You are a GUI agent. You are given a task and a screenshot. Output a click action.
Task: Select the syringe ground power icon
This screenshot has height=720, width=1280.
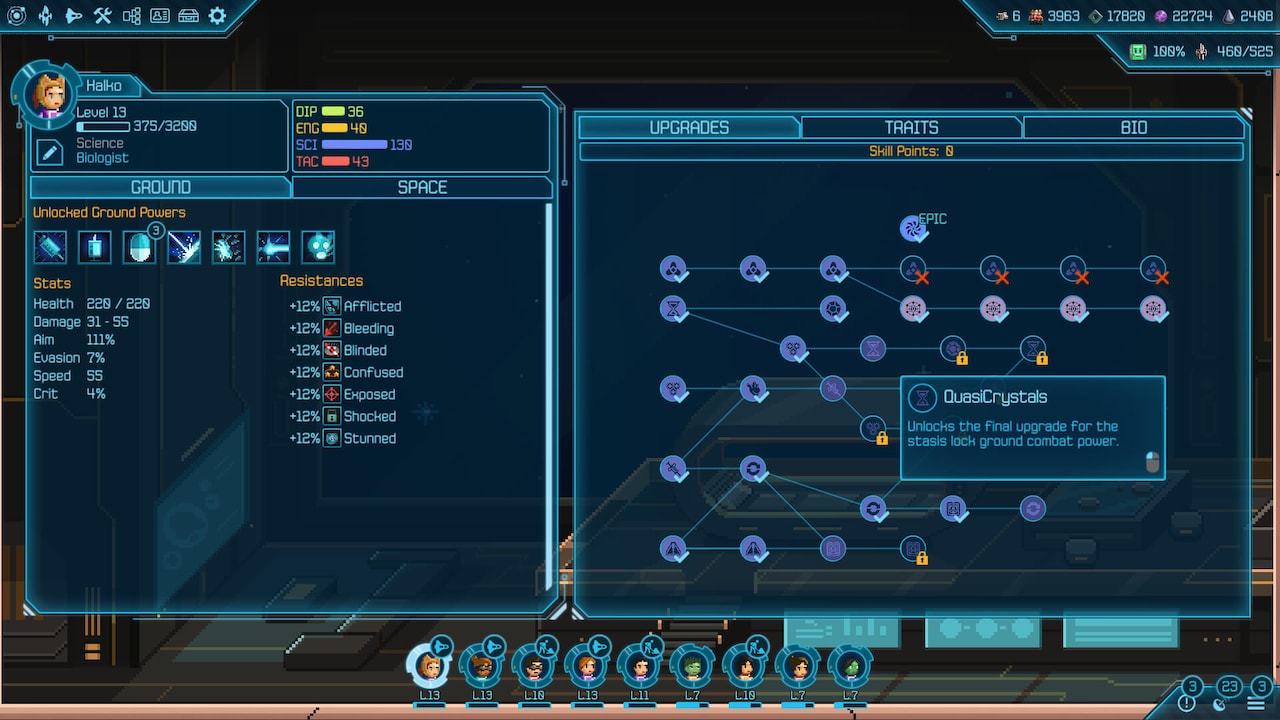pyautogui.click(x=50, y=247)
